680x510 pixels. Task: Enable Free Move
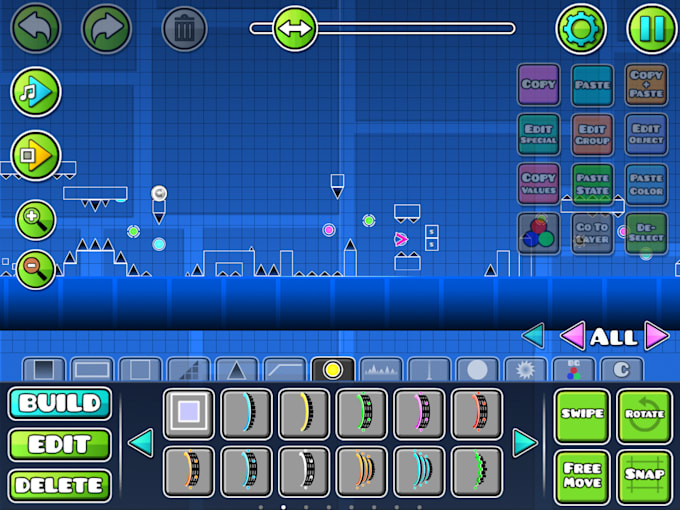pos(582,476)
